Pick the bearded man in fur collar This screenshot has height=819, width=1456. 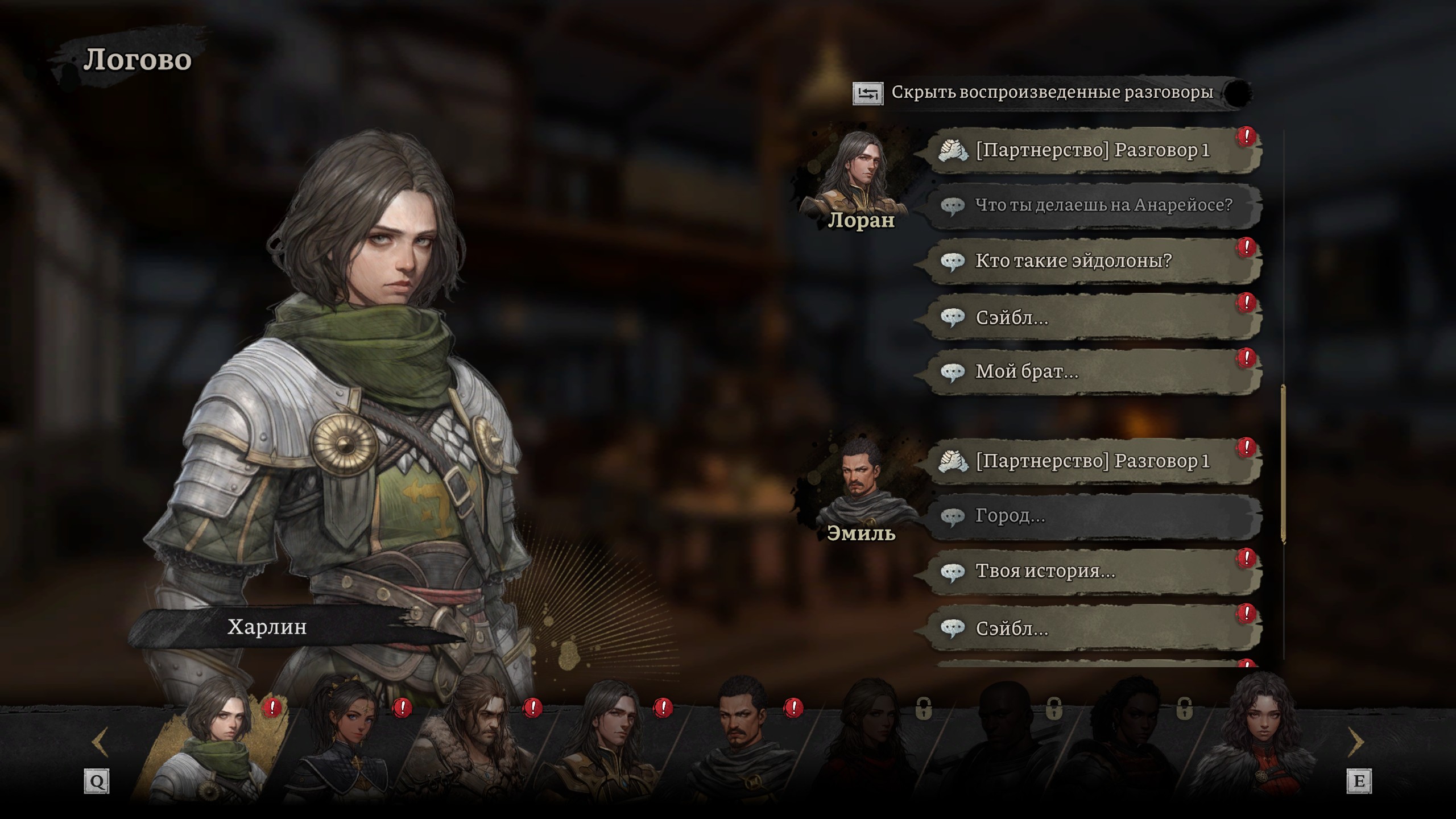[x=478, y=745]
